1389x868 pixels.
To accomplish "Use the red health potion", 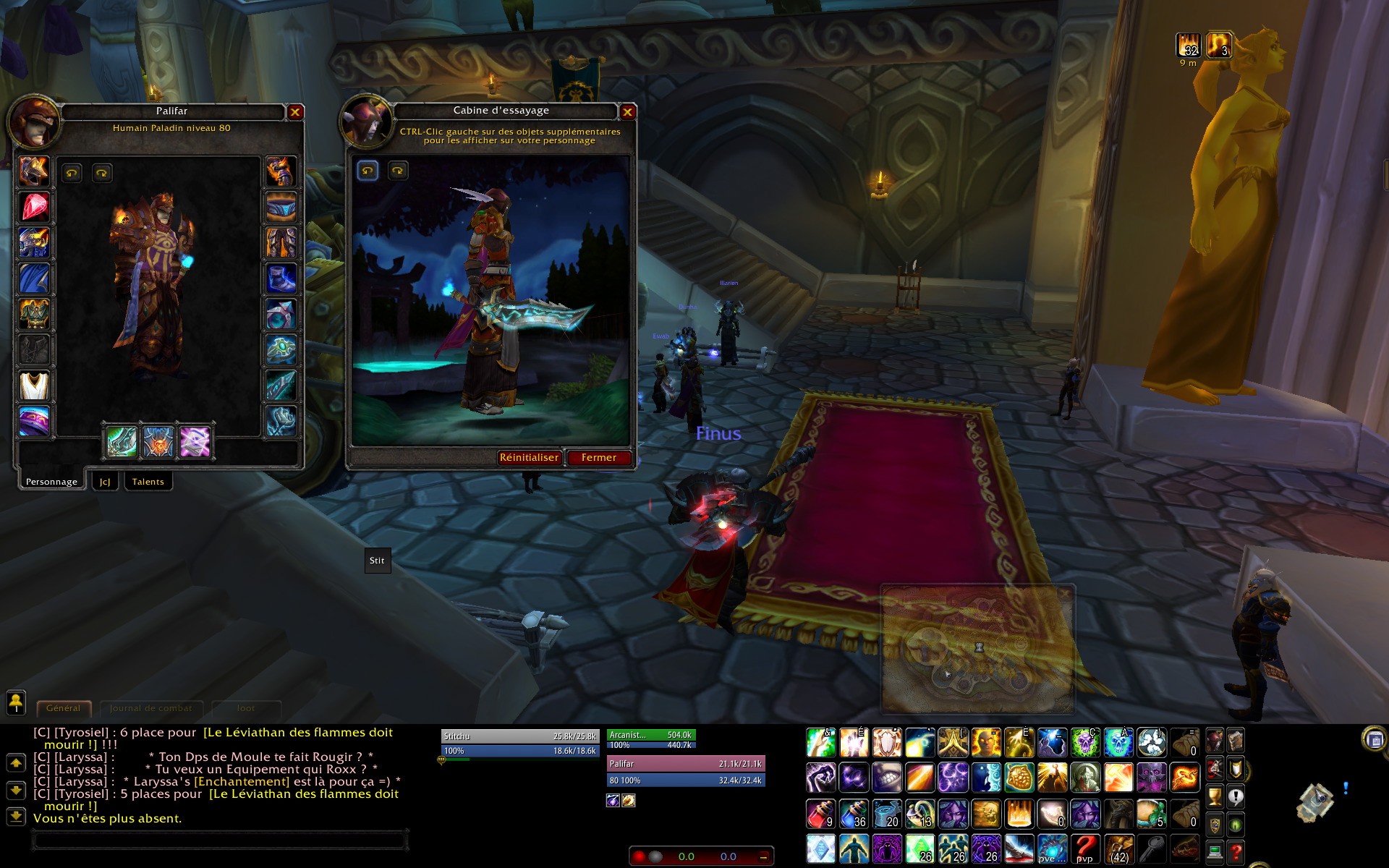I will tap(821, 814).
